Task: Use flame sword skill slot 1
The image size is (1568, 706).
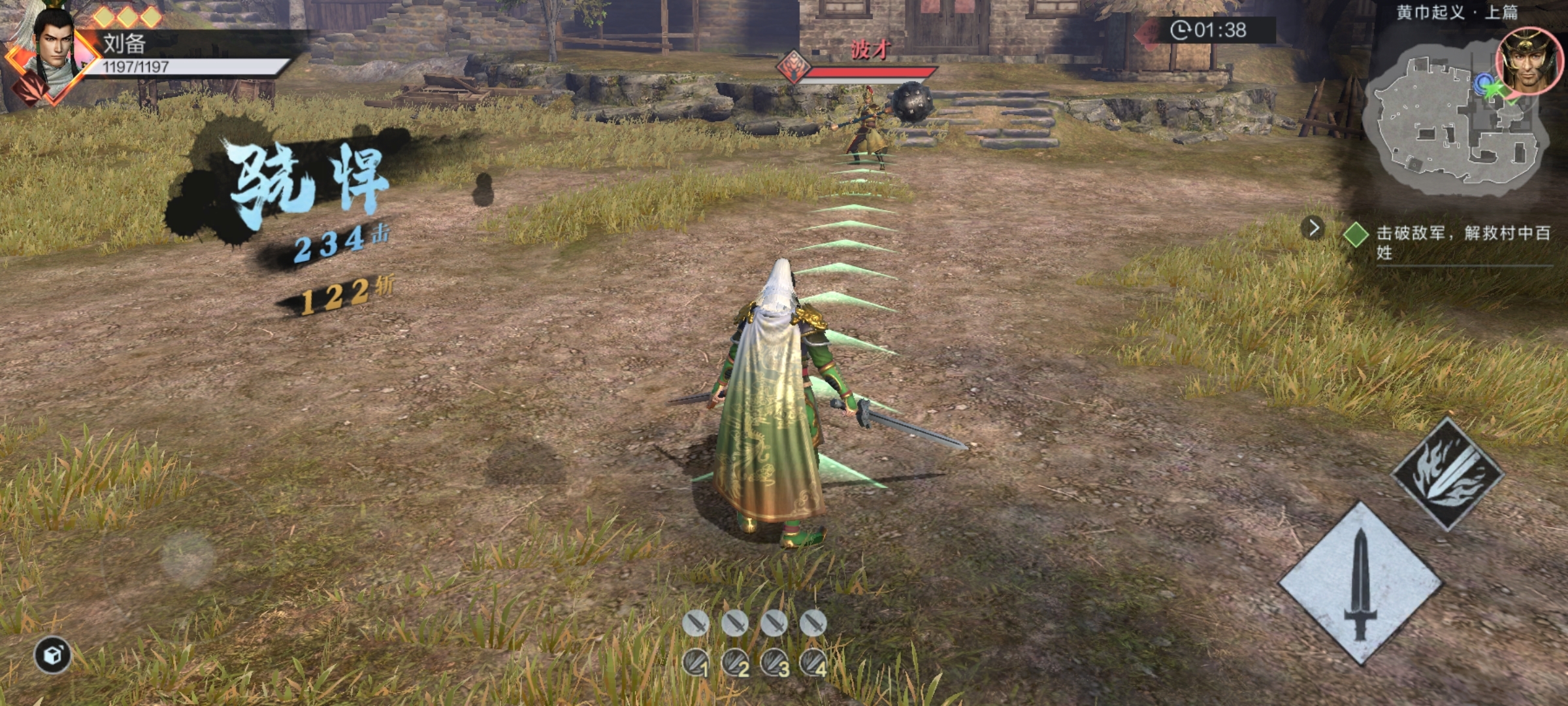Action: (x=696, y=664)
